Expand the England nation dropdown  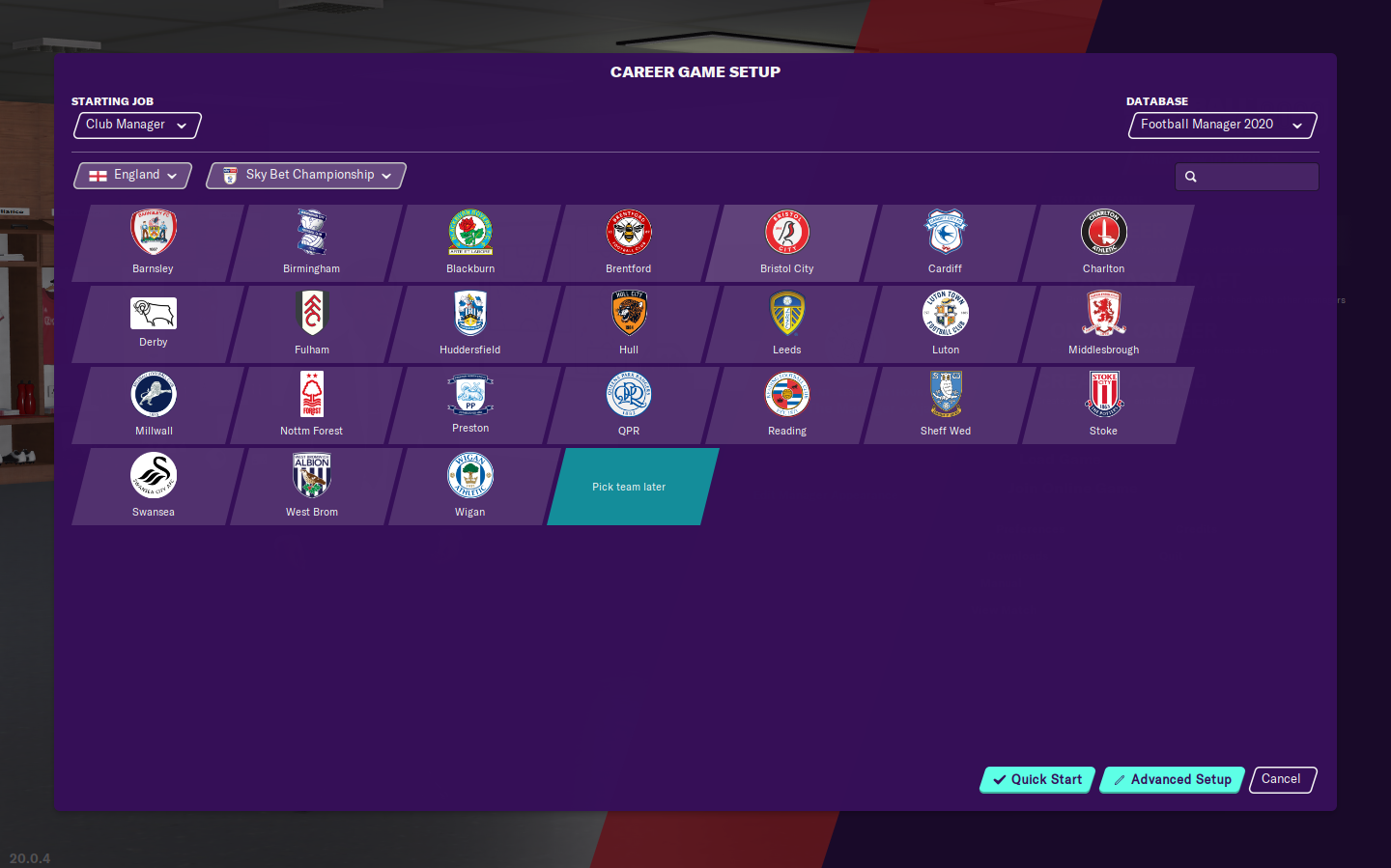[x=131, y=175]
